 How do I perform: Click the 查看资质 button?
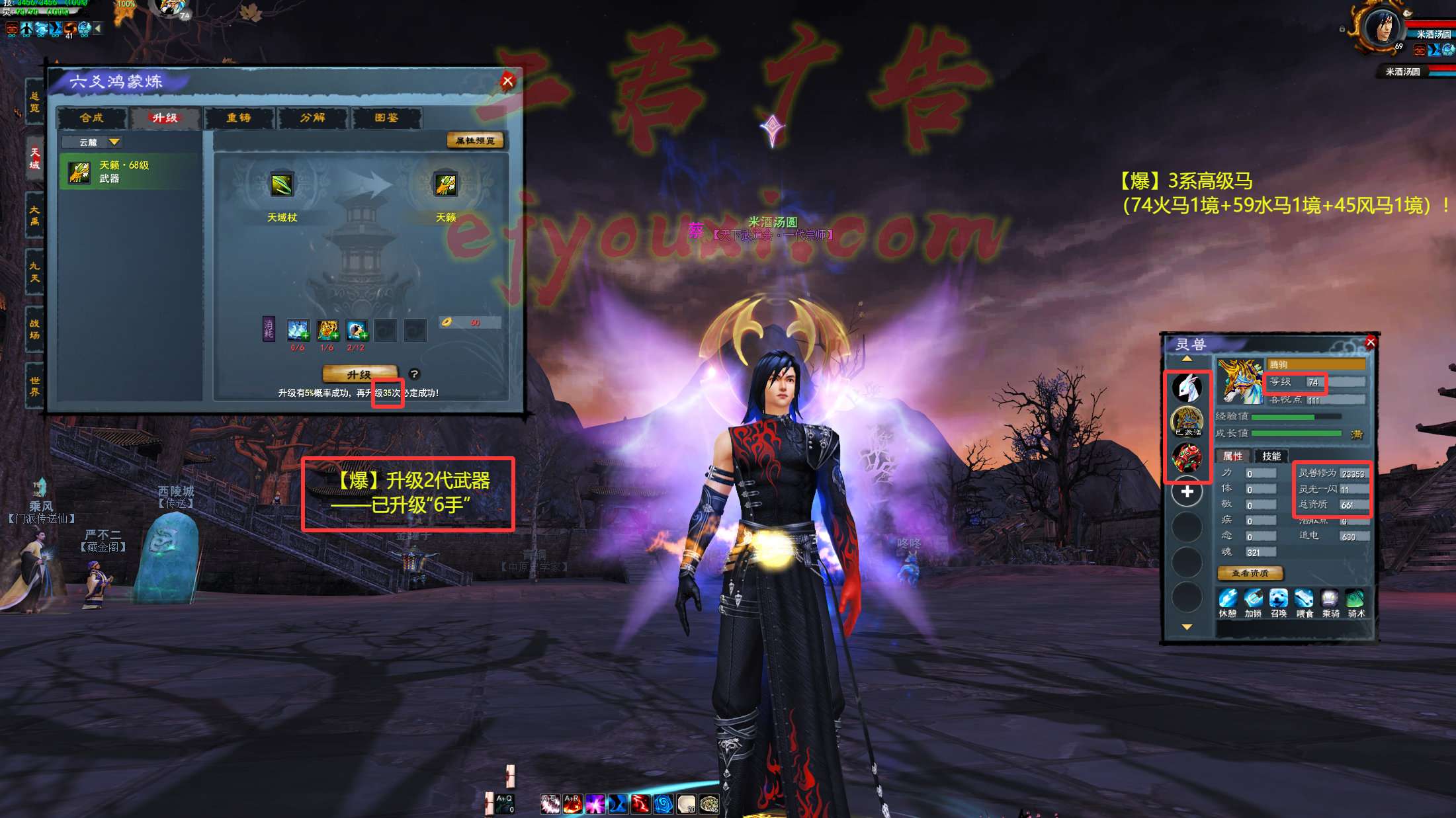pos(1250,573)
